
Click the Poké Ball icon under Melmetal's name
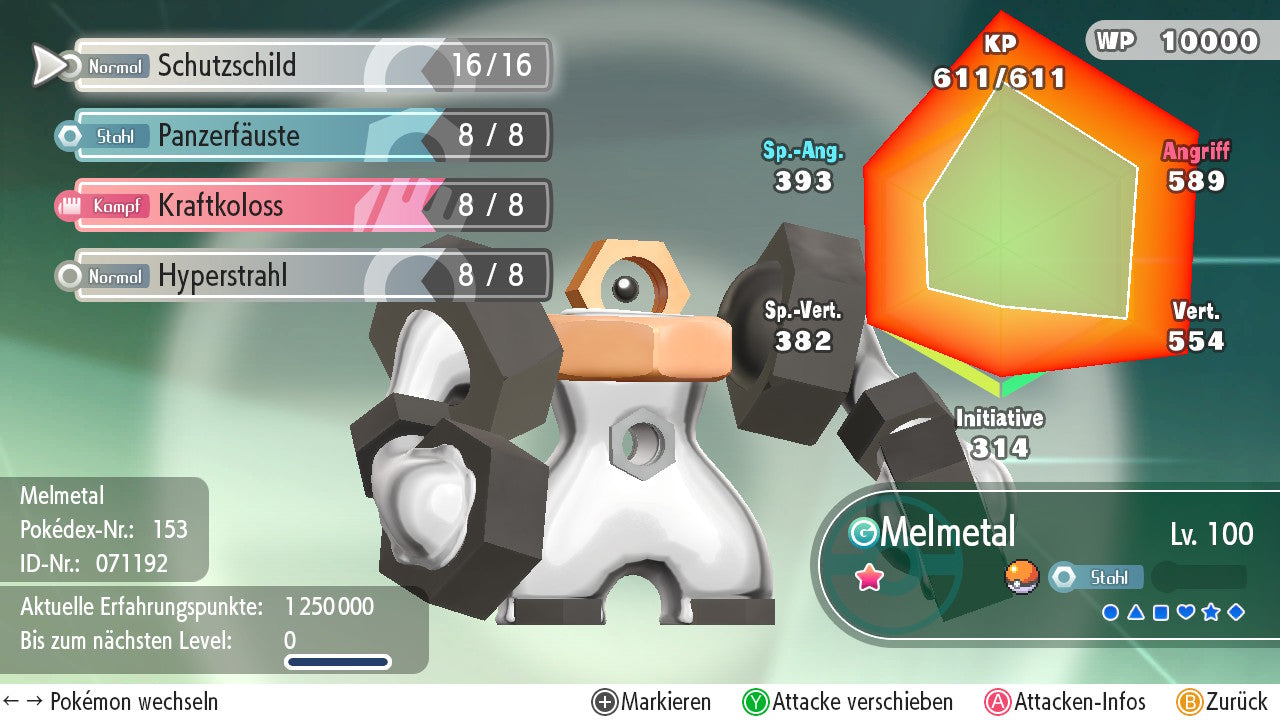pyautogui.click(x=1021, y=577)
